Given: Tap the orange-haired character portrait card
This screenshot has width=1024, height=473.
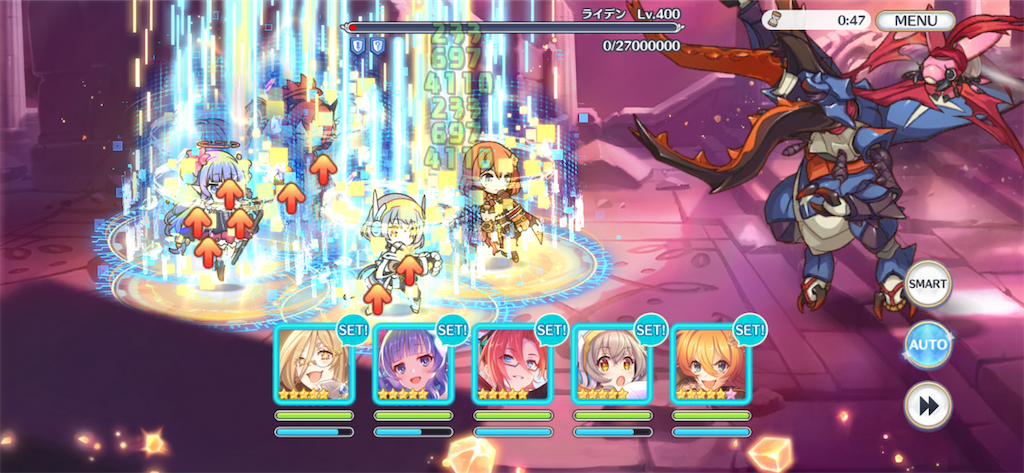Looking at the screenshot, I should click(x=709, y=365).
